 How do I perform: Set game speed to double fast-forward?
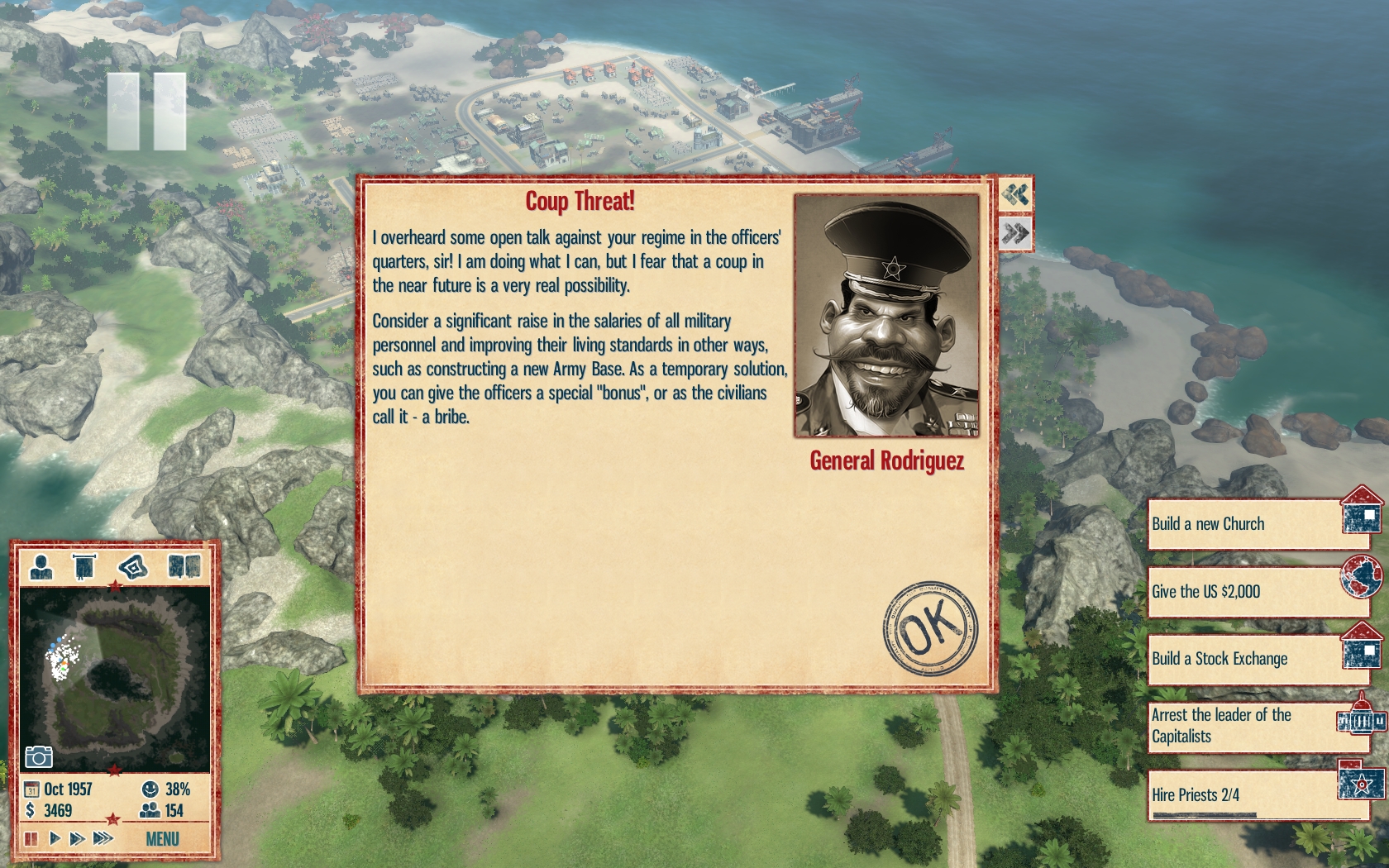(x=78, y=839)
